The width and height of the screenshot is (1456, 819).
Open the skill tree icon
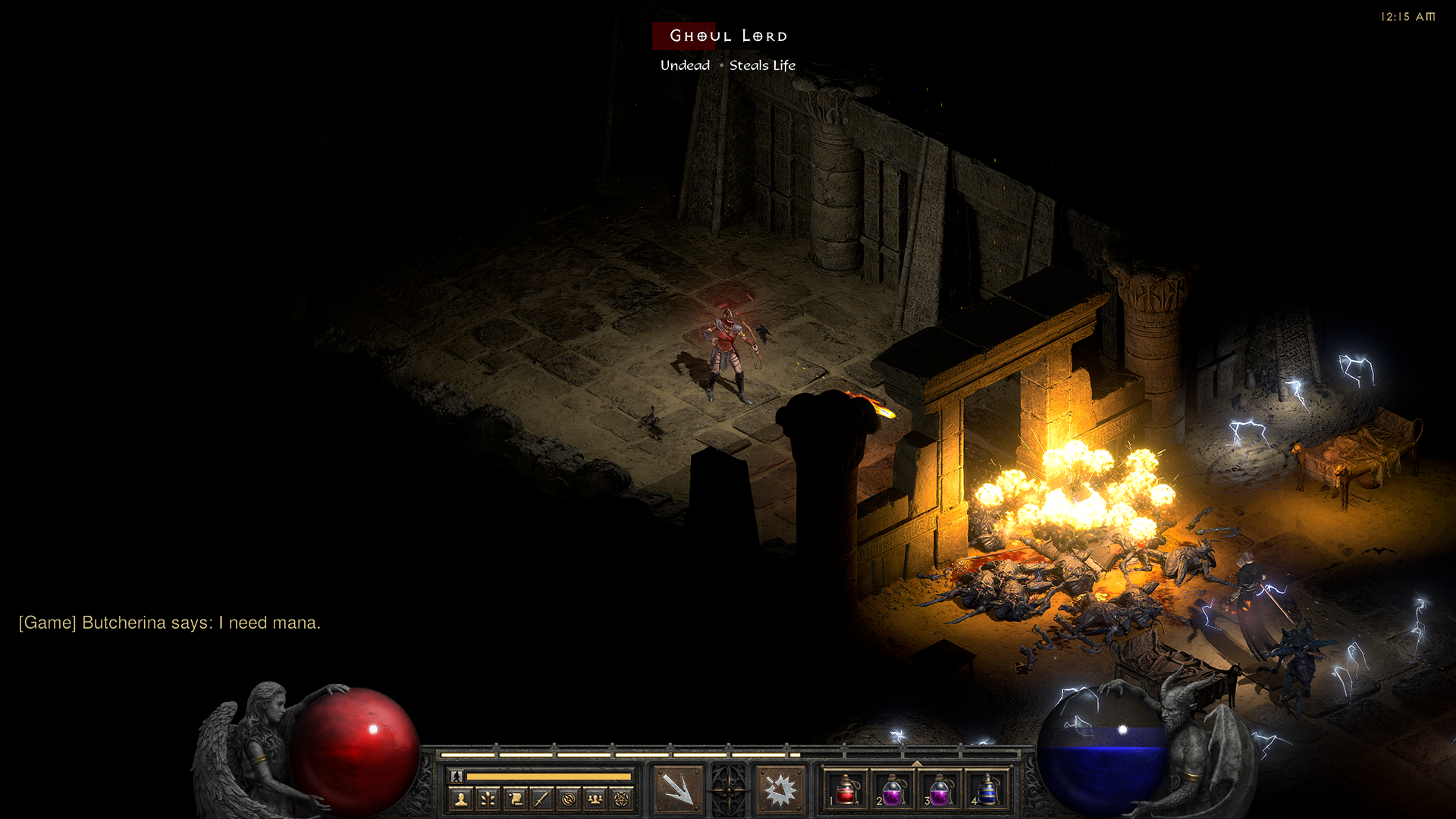[488, 799]
